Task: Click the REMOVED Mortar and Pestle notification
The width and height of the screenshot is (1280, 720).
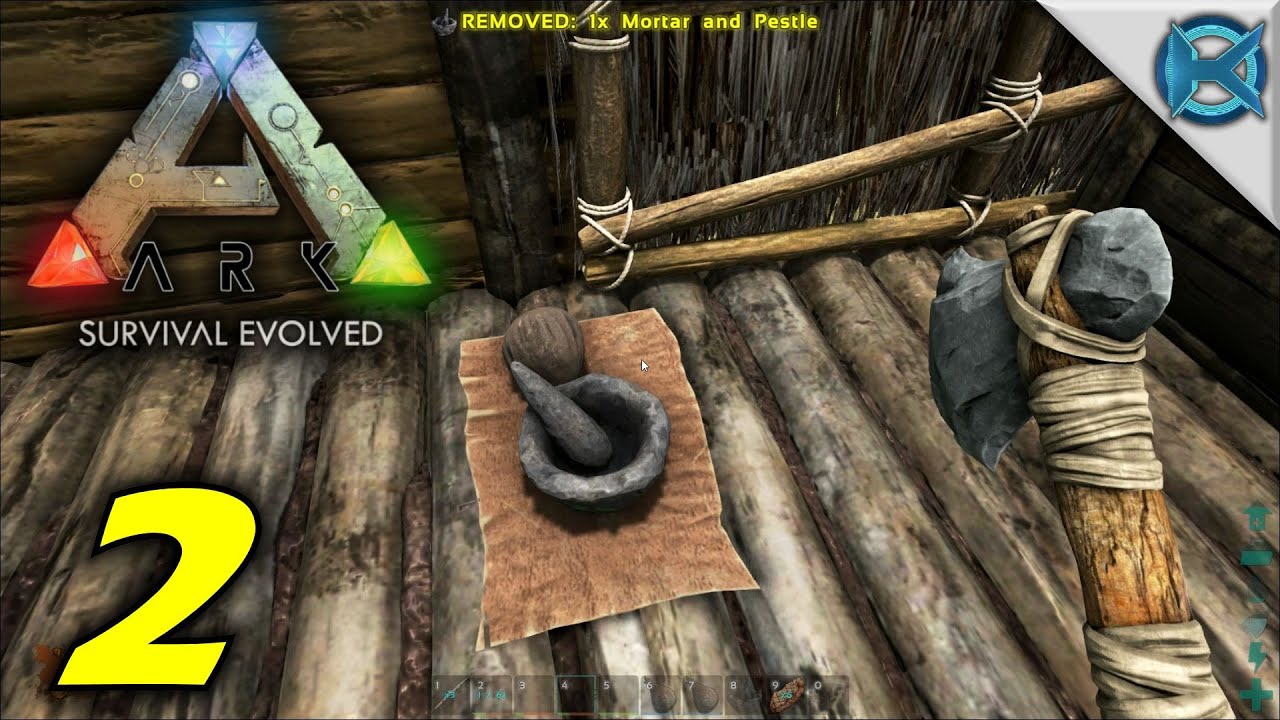Action: 636,20
